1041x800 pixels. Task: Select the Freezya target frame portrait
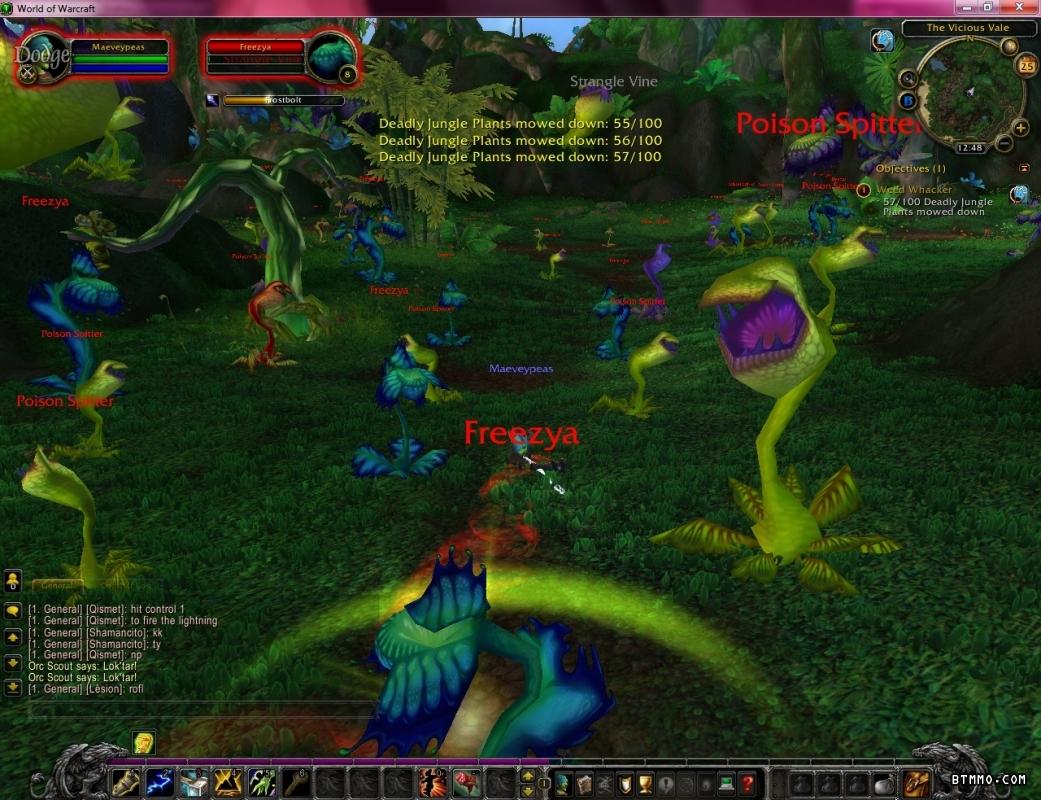[x=332, y=57]
